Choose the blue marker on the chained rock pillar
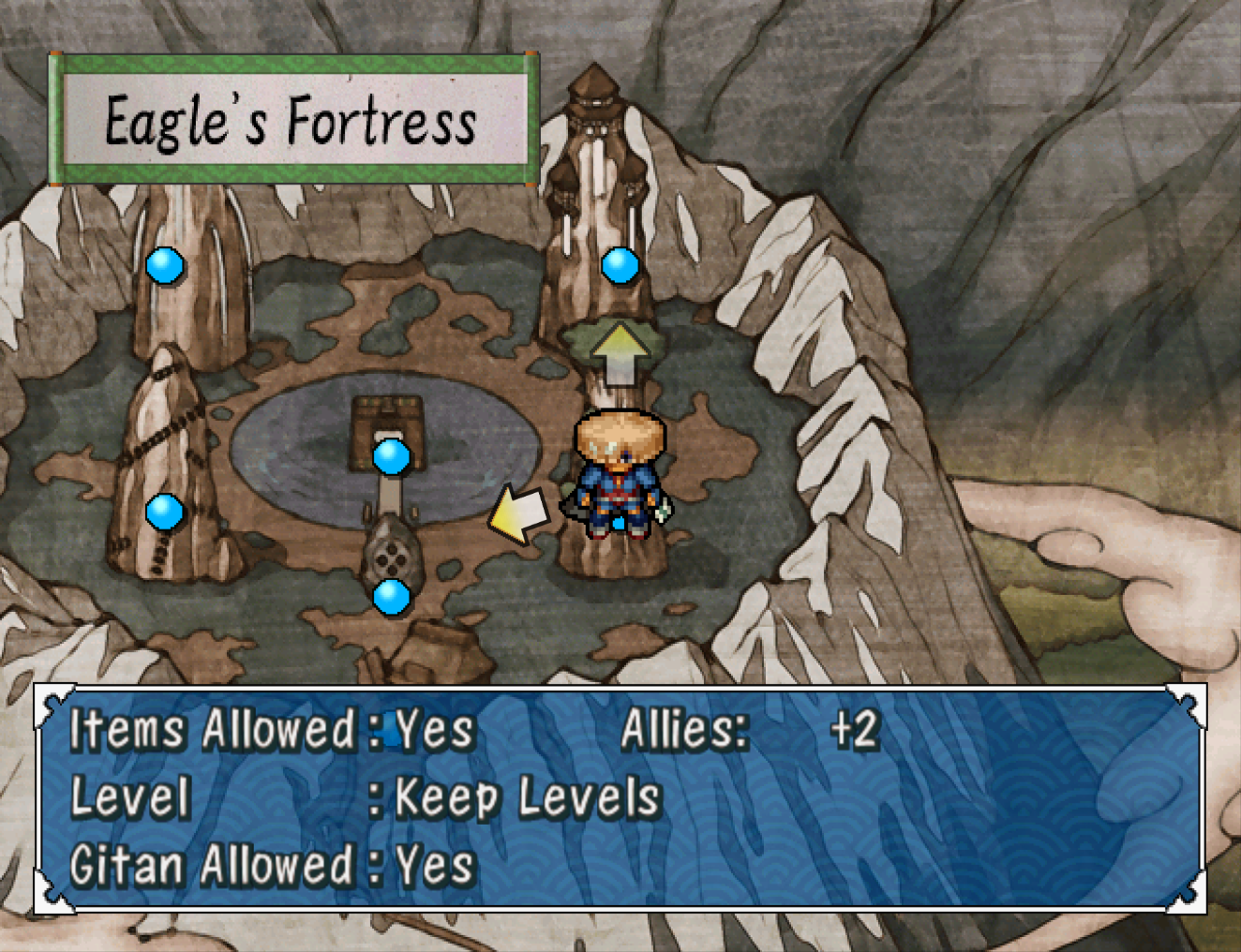 tap(164, 512)
